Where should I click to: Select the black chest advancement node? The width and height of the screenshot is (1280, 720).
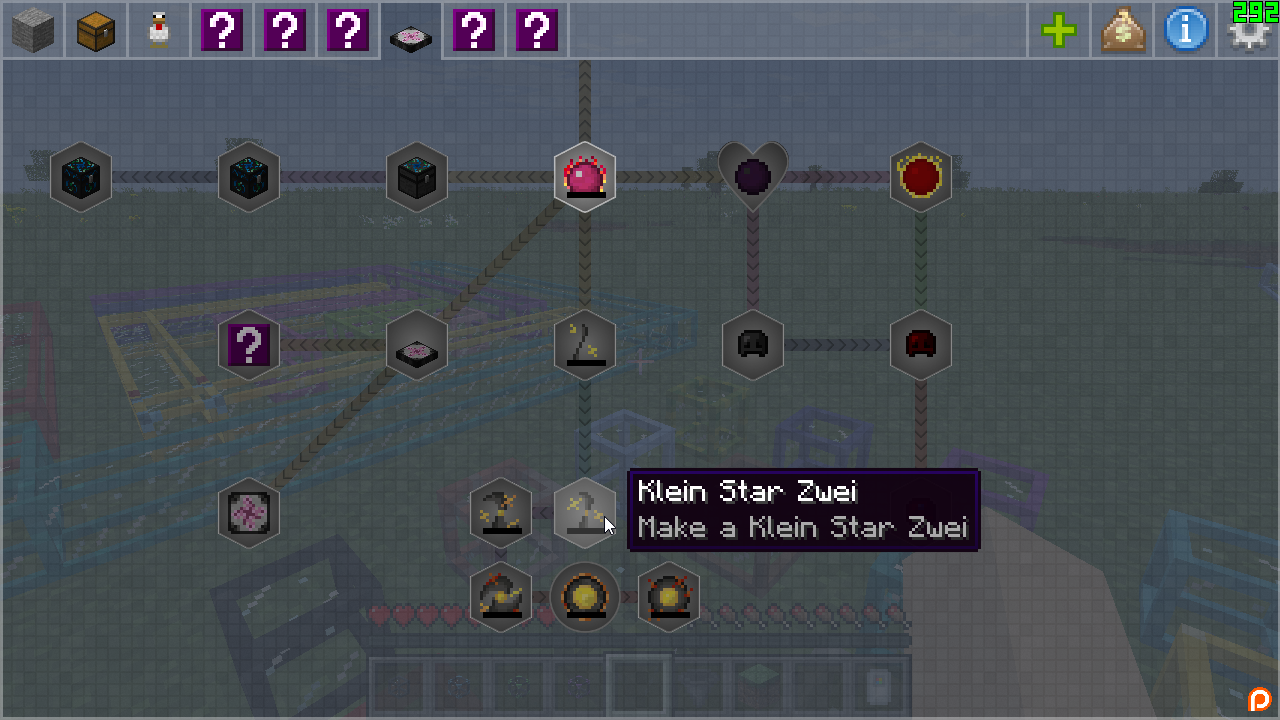(x=417, y=177)
